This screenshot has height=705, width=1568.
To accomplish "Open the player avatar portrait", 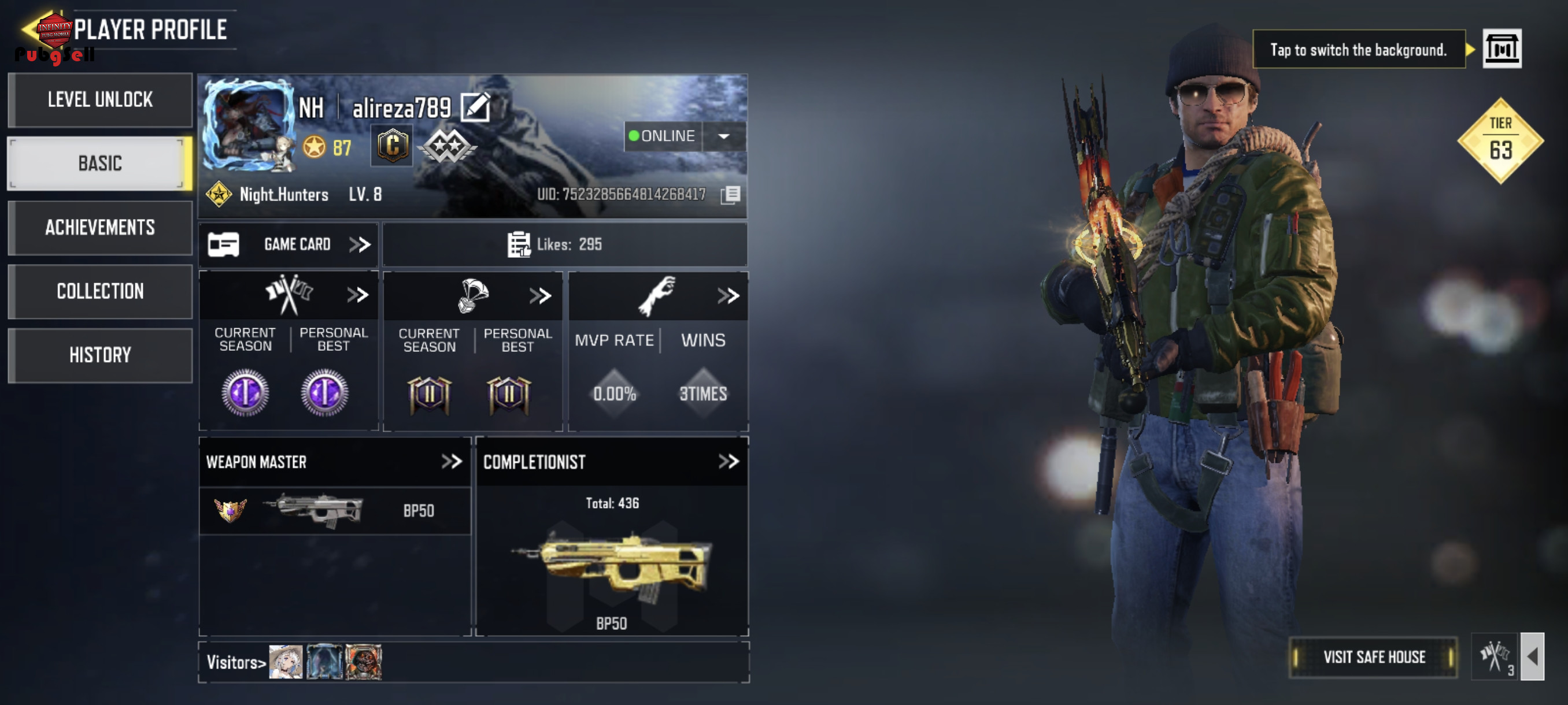I will 249,124.
